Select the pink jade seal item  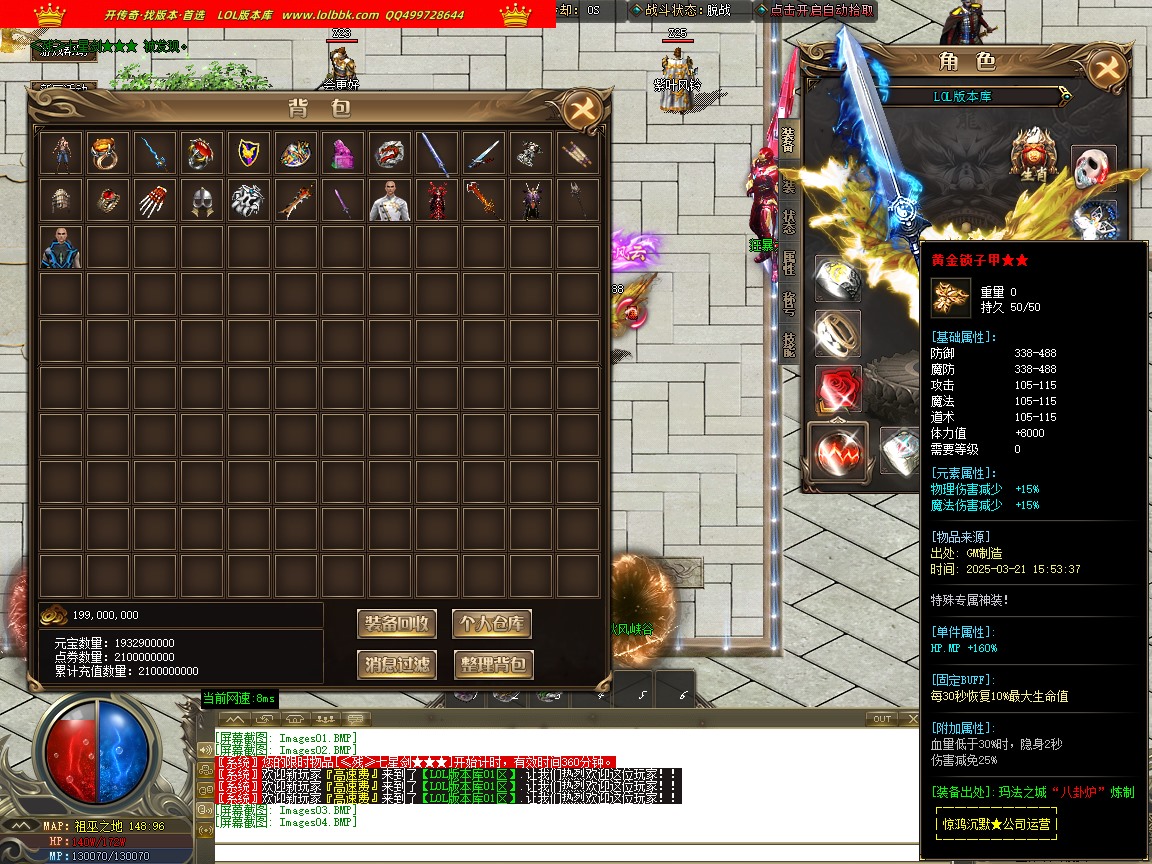(x=342, y=153)
